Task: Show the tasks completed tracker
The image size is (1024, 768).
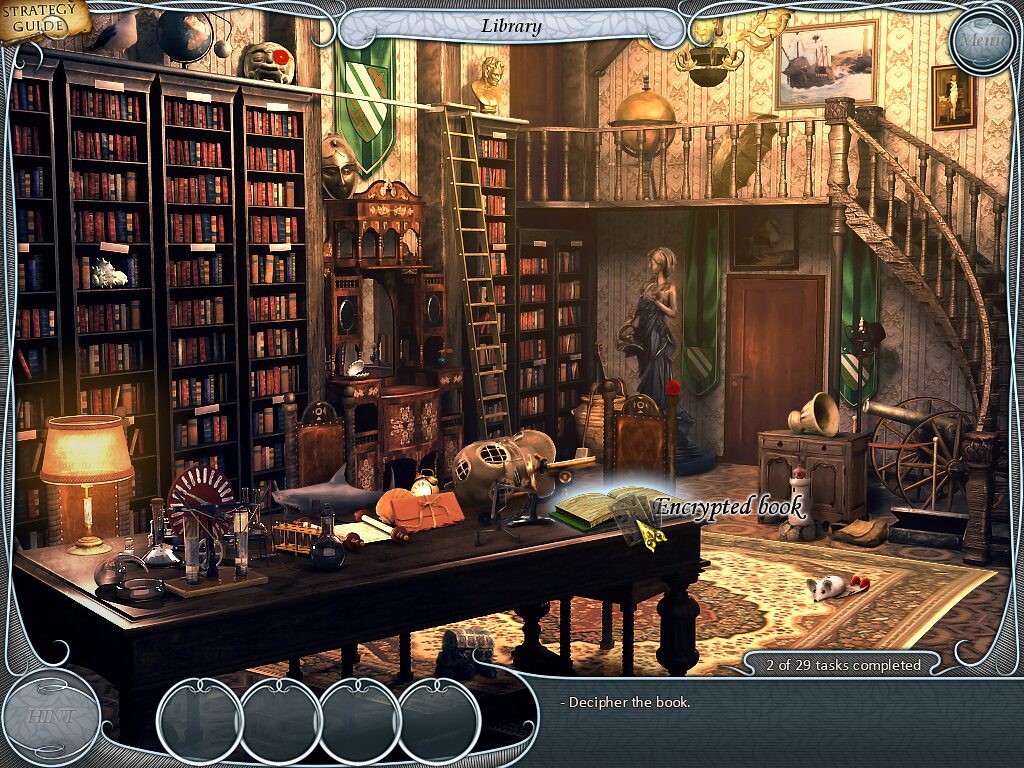Action: point(842,665)
